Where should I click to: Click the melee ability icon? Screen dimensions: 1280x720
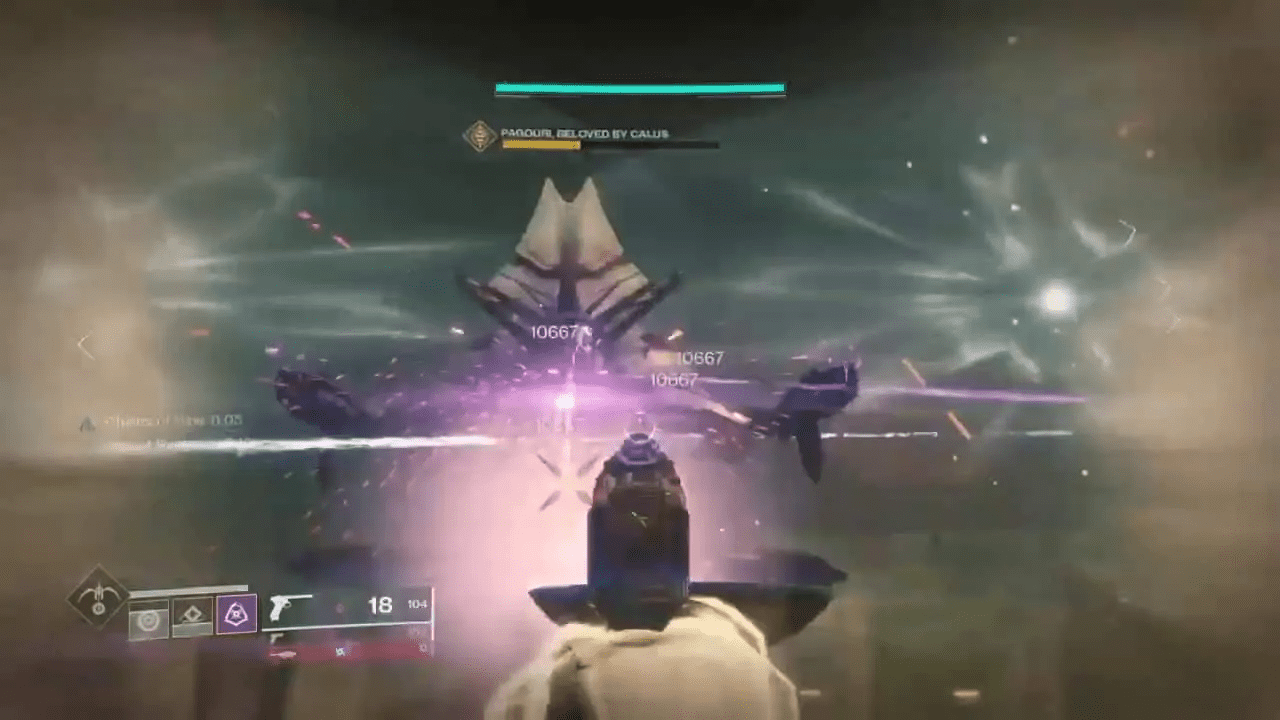192,616
